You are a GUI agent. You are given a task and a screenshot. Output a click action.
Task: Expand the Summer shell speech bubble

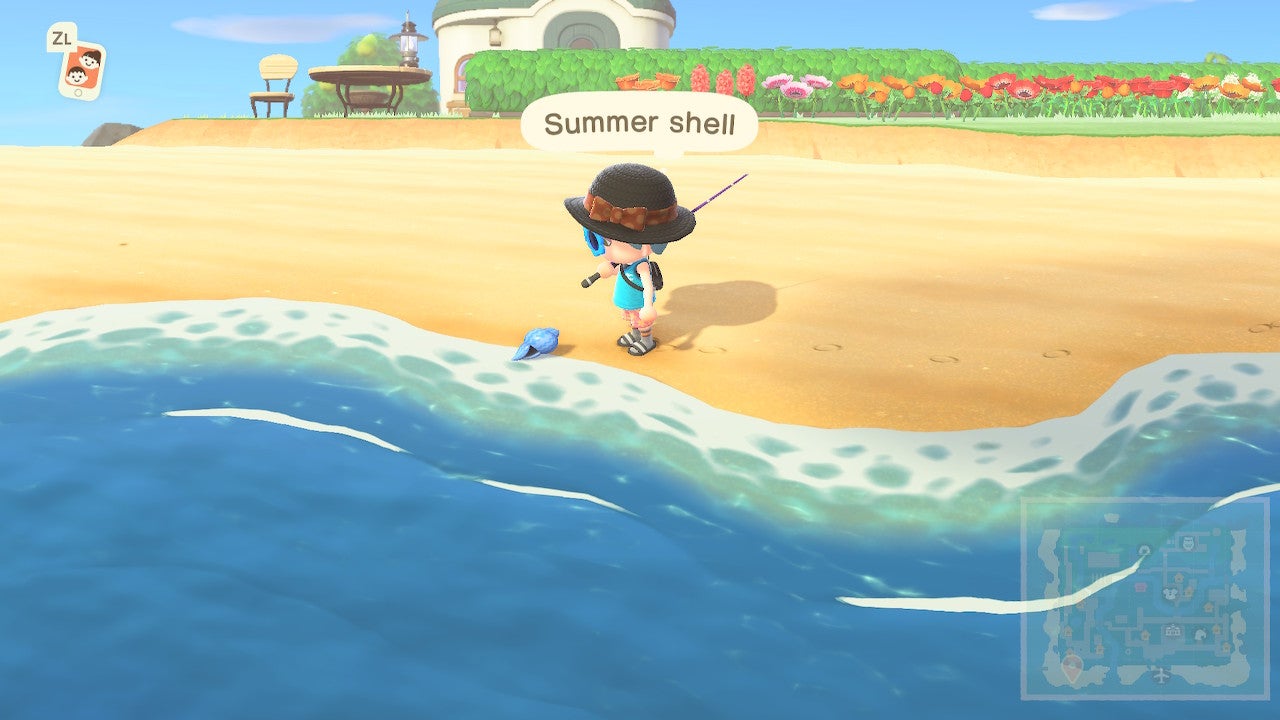640,123
